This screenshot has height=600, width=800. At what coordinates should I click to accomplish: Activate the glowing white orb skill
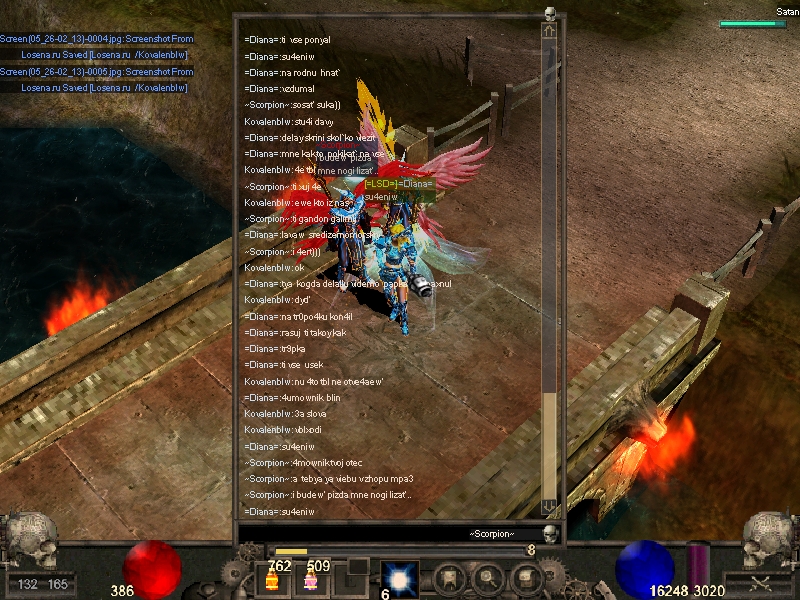[400, 579]
